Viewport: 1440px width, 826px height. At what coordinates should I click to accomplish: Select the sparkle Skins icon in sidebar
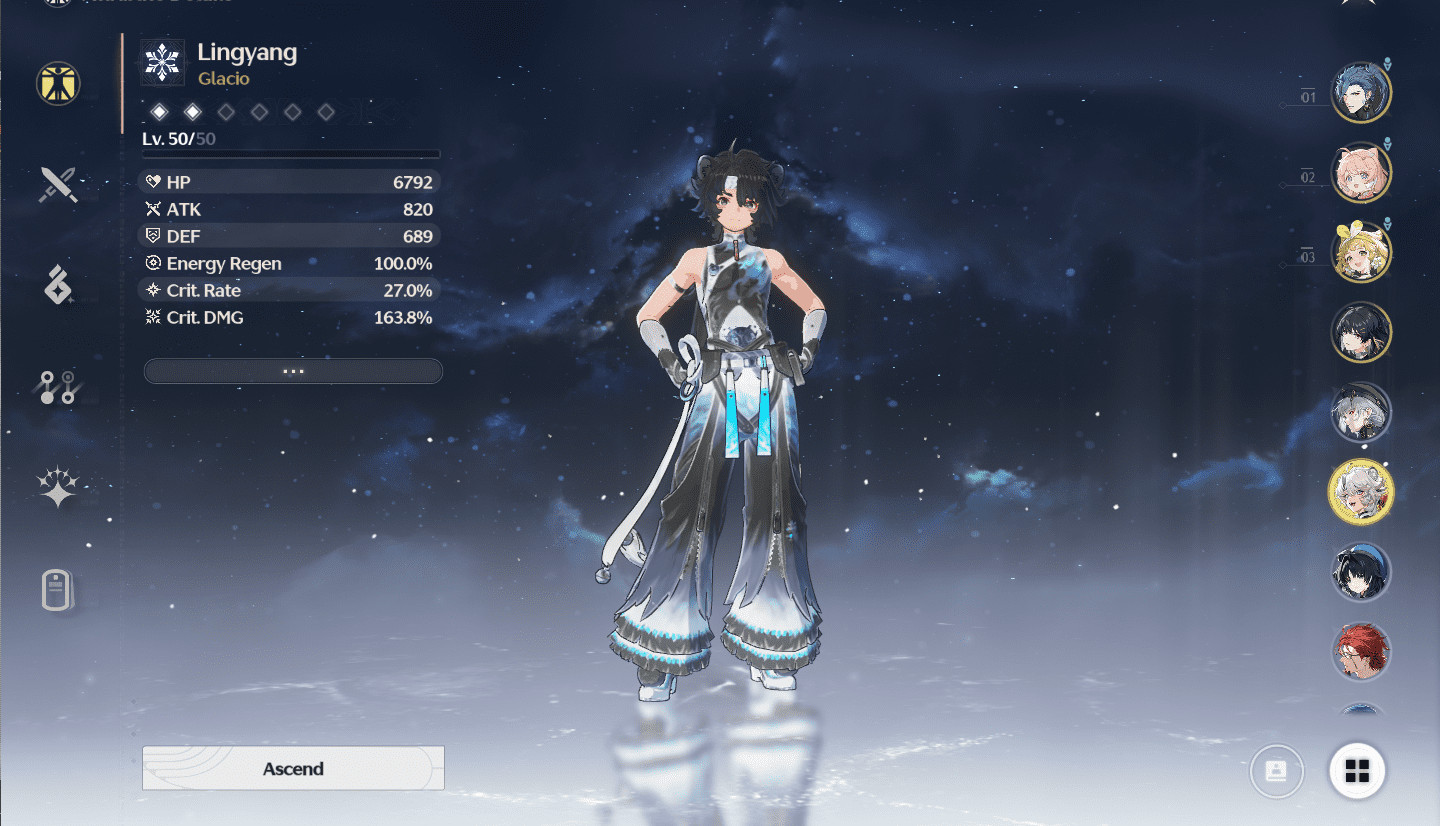tap(57, 488)
